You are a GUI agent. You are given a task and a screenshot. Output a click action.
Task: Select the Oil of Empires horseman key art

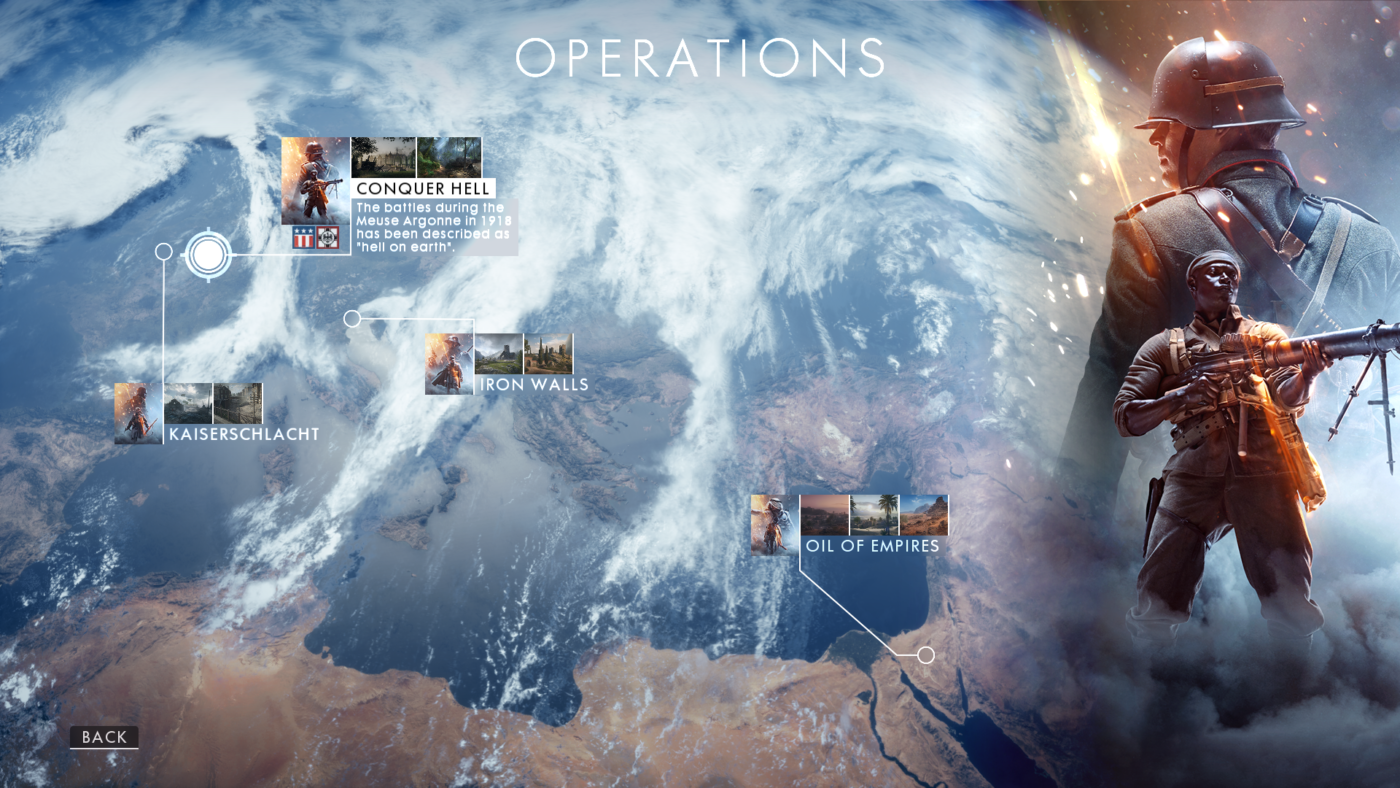774,523
